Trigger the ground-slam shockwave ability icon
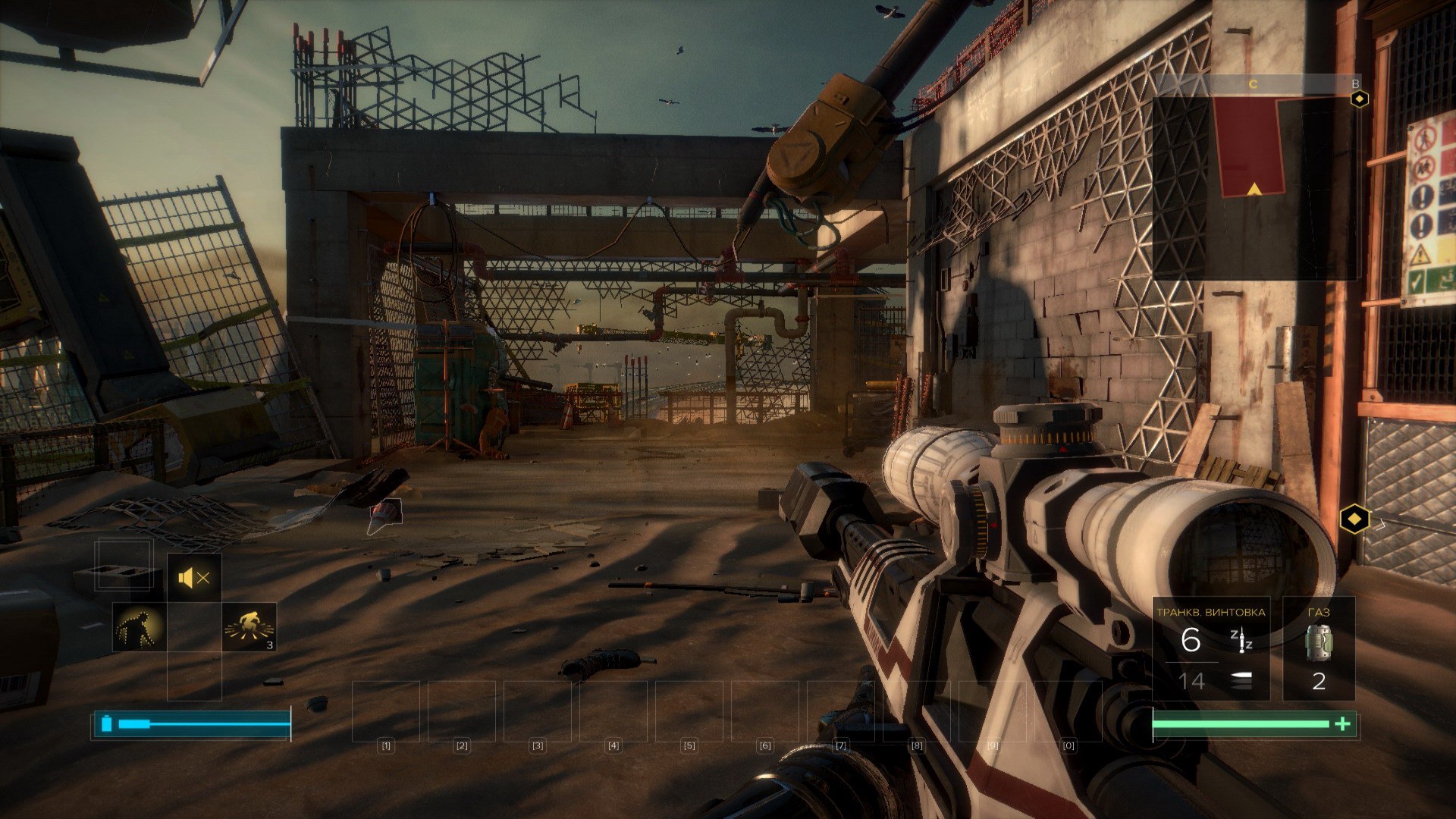The width and height of the screenshot is (1456, 819). [249, 627]
